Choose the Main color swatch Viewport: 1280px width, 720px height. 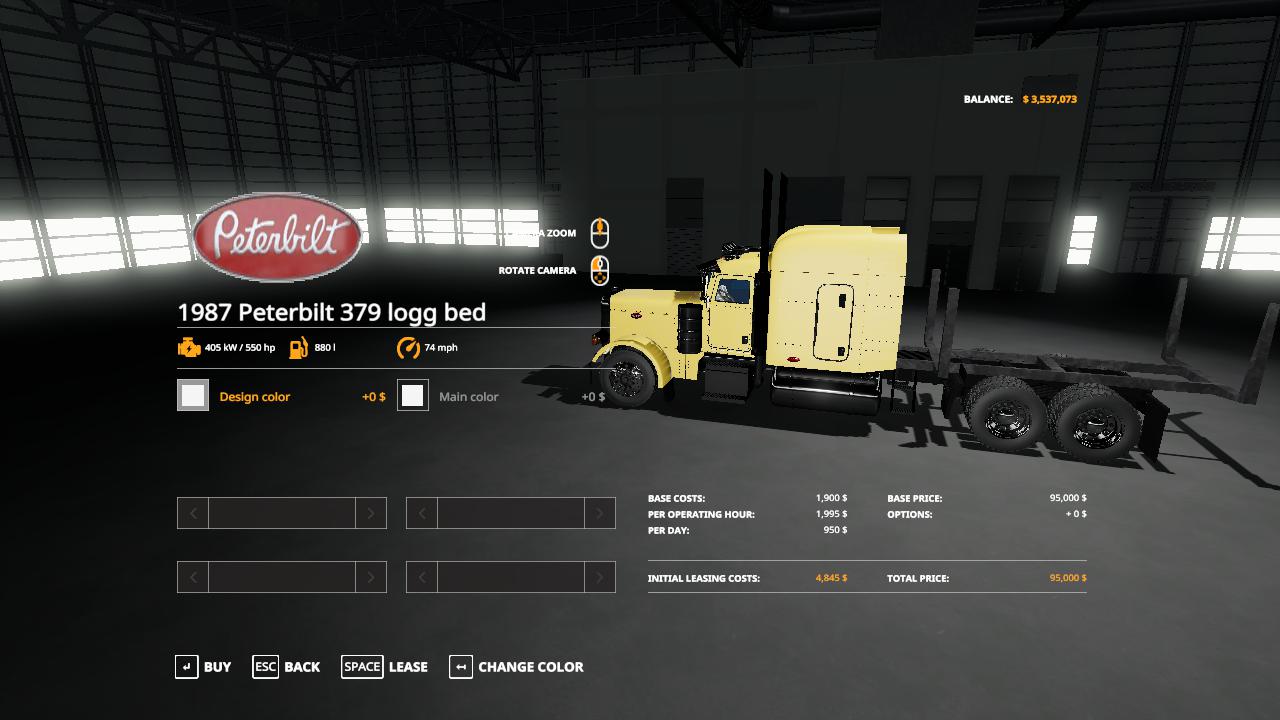[413, 396]
